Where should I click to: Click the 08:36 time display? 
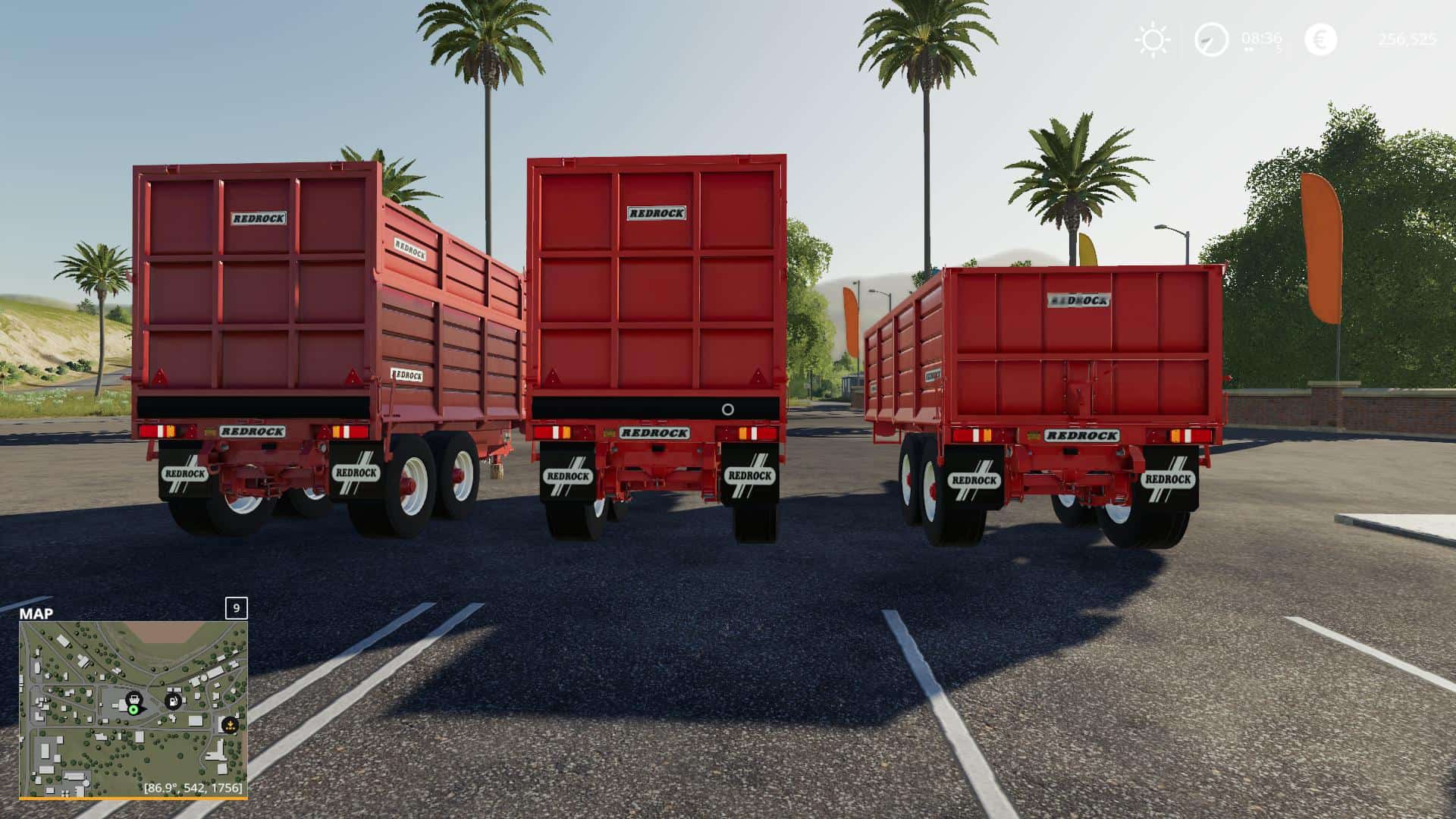tap(1261, 39)
